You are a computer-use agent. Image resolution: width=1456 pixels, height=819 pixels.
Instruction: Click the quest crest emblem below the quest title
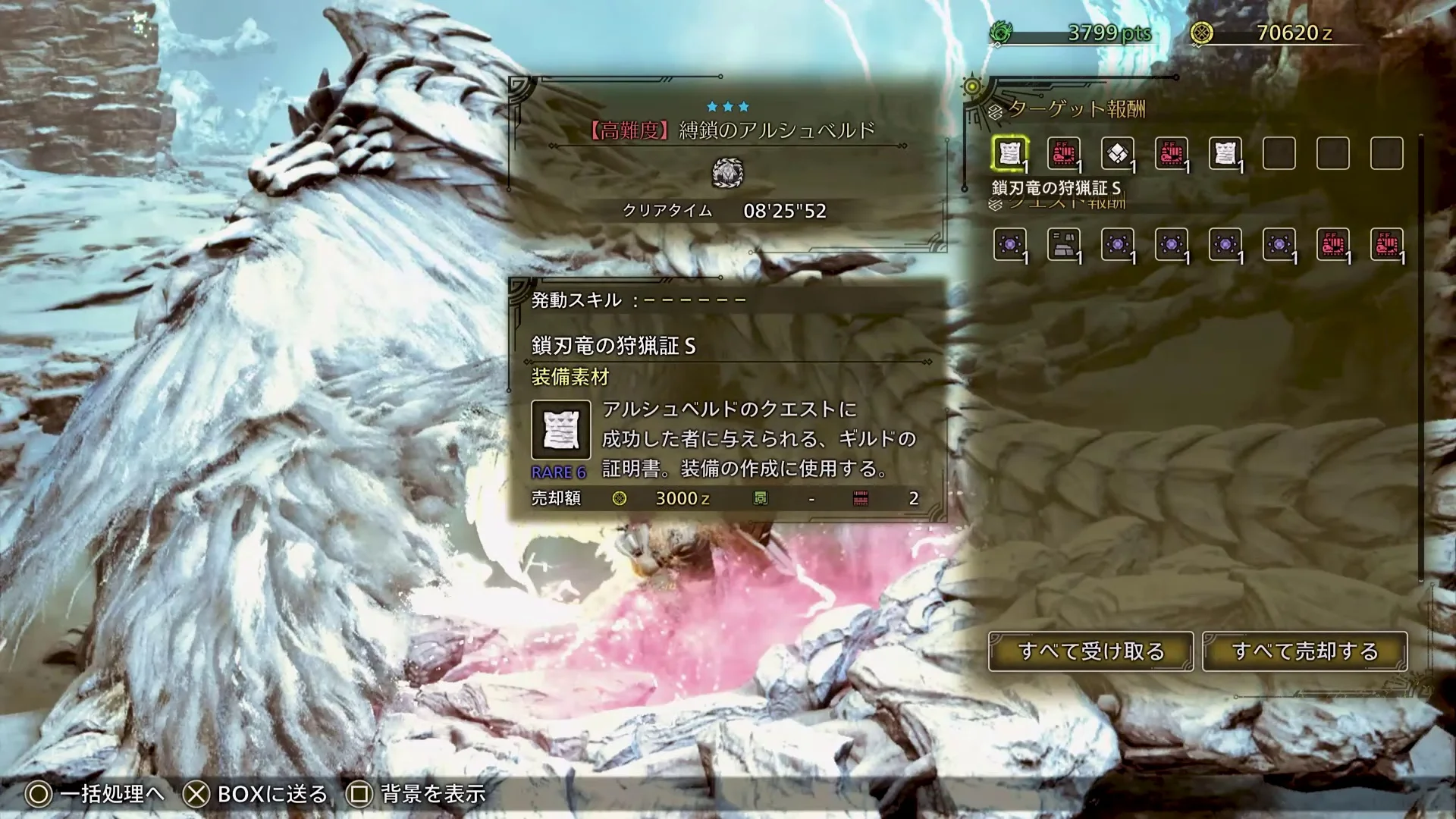(728, 173)
